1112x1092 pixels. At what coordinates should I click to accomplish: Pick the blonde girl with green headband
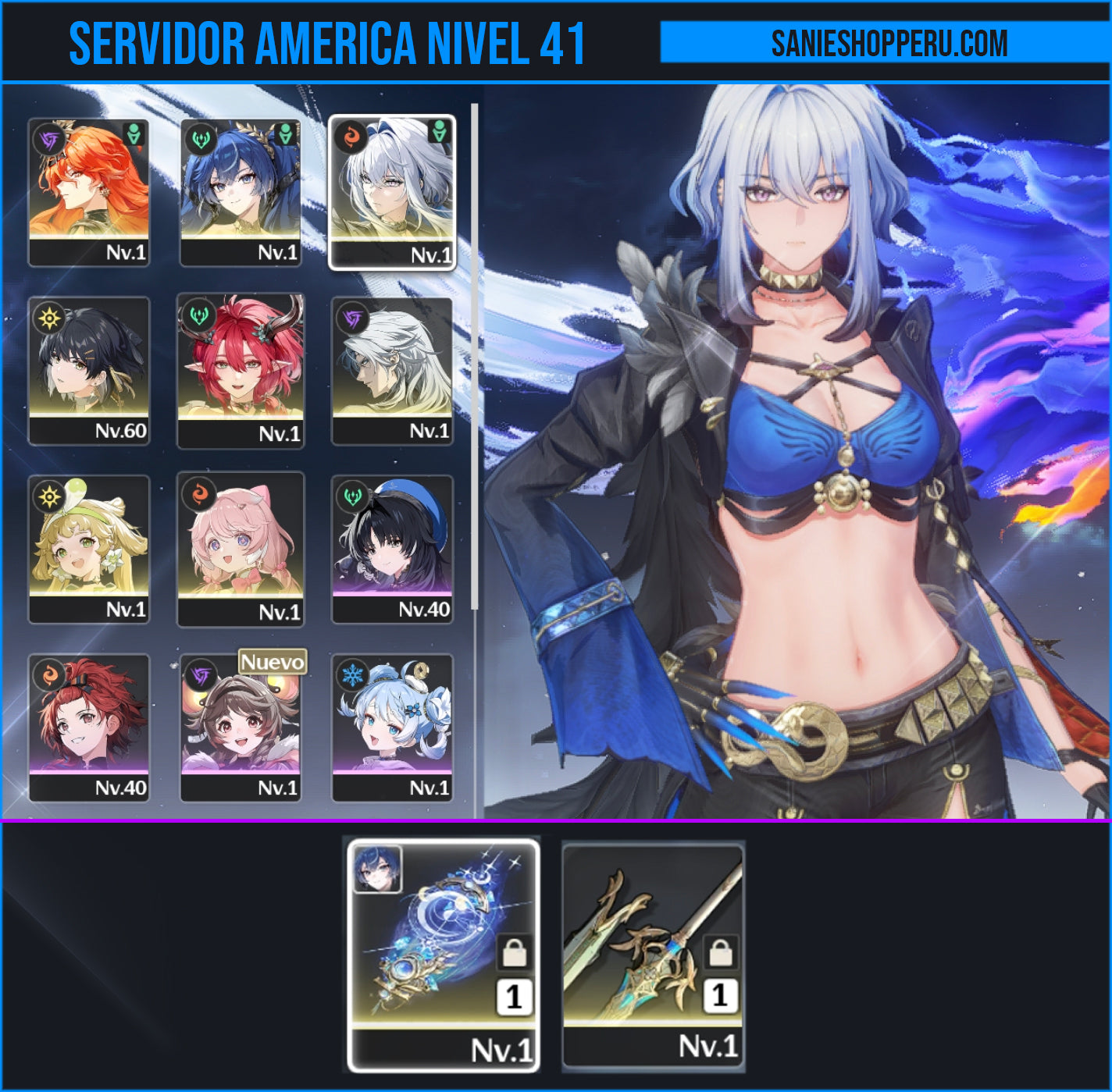(x=88, y=549)
